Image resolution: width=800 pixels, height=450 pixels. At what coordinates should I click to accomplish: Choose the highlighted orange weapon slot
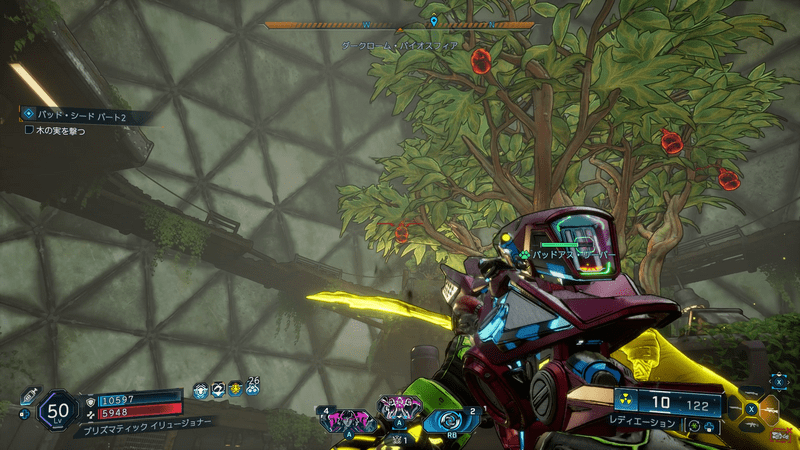tap(770, 408)
